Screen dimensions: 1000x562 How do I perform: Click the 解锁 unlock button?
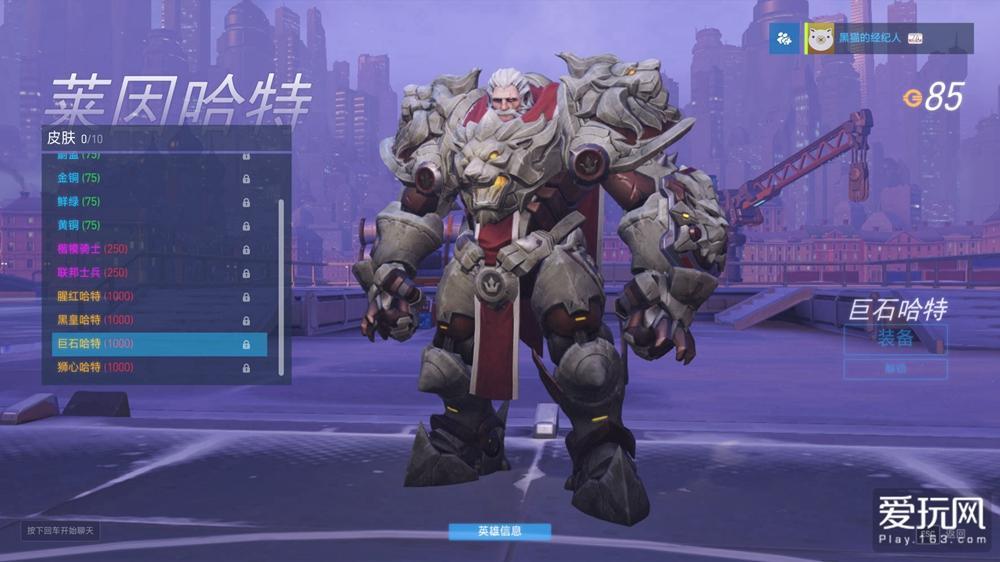point(895,369)
